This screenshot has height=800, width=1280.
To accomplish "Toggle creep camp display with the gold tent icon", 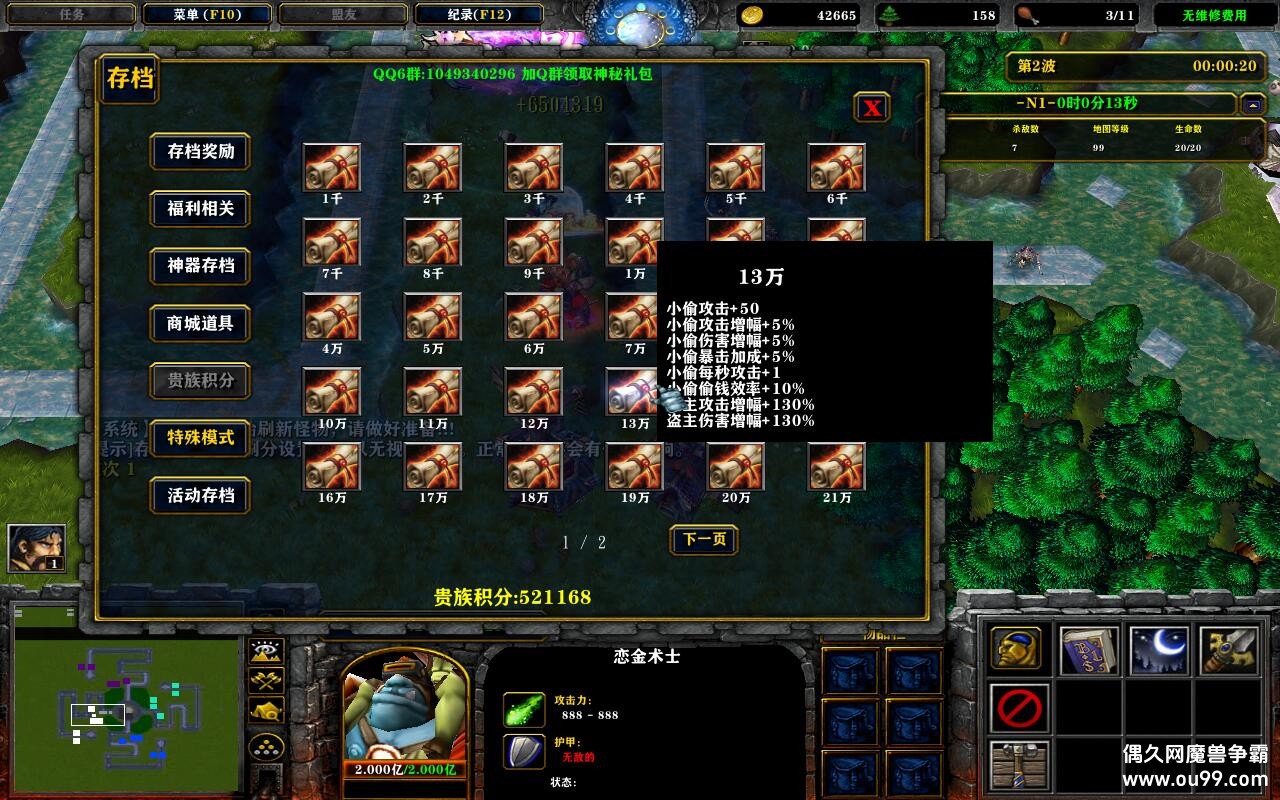I will click(x=266, y=711).
